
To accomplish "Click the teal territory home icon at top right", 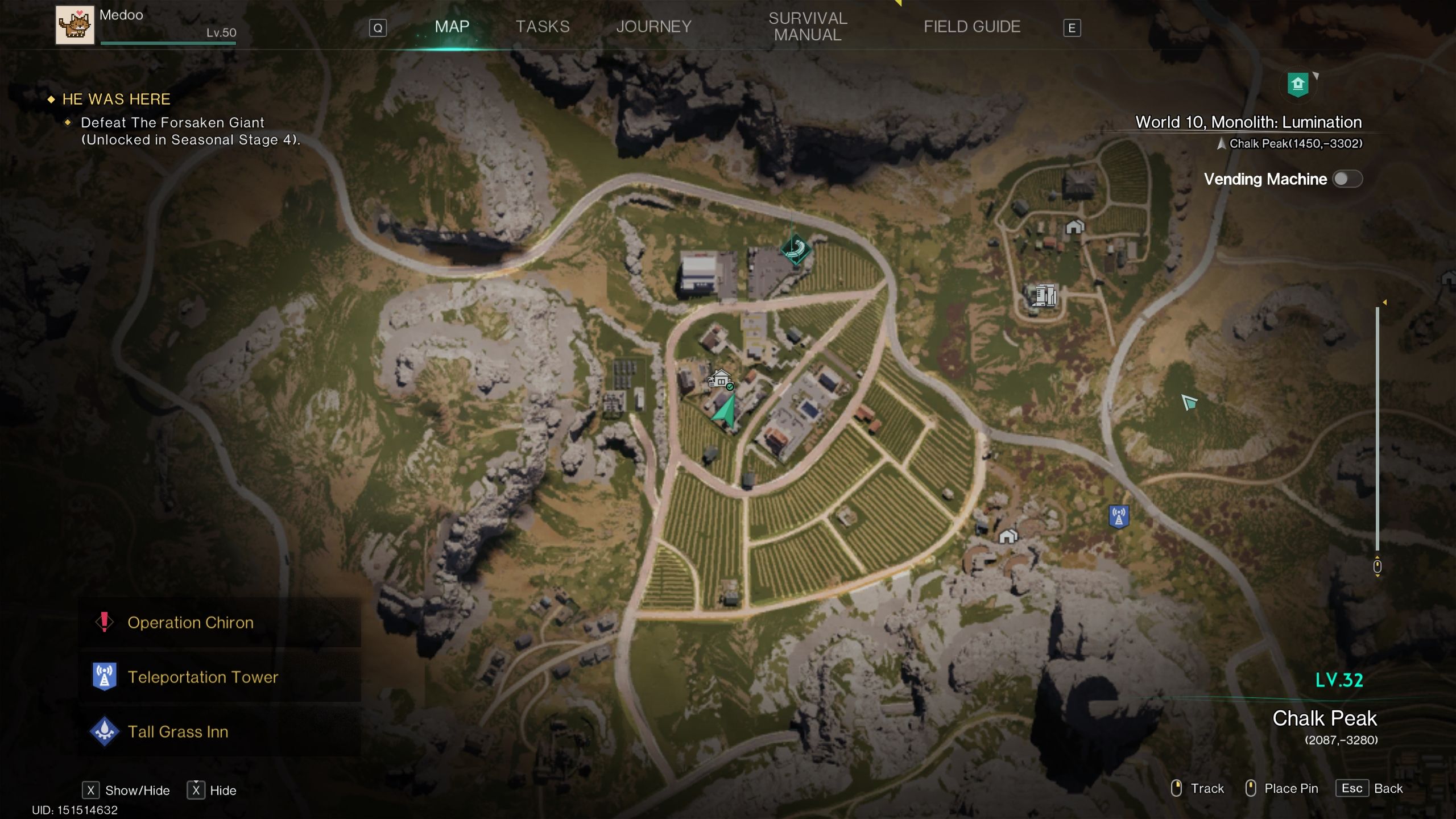I will (1300, 84).
